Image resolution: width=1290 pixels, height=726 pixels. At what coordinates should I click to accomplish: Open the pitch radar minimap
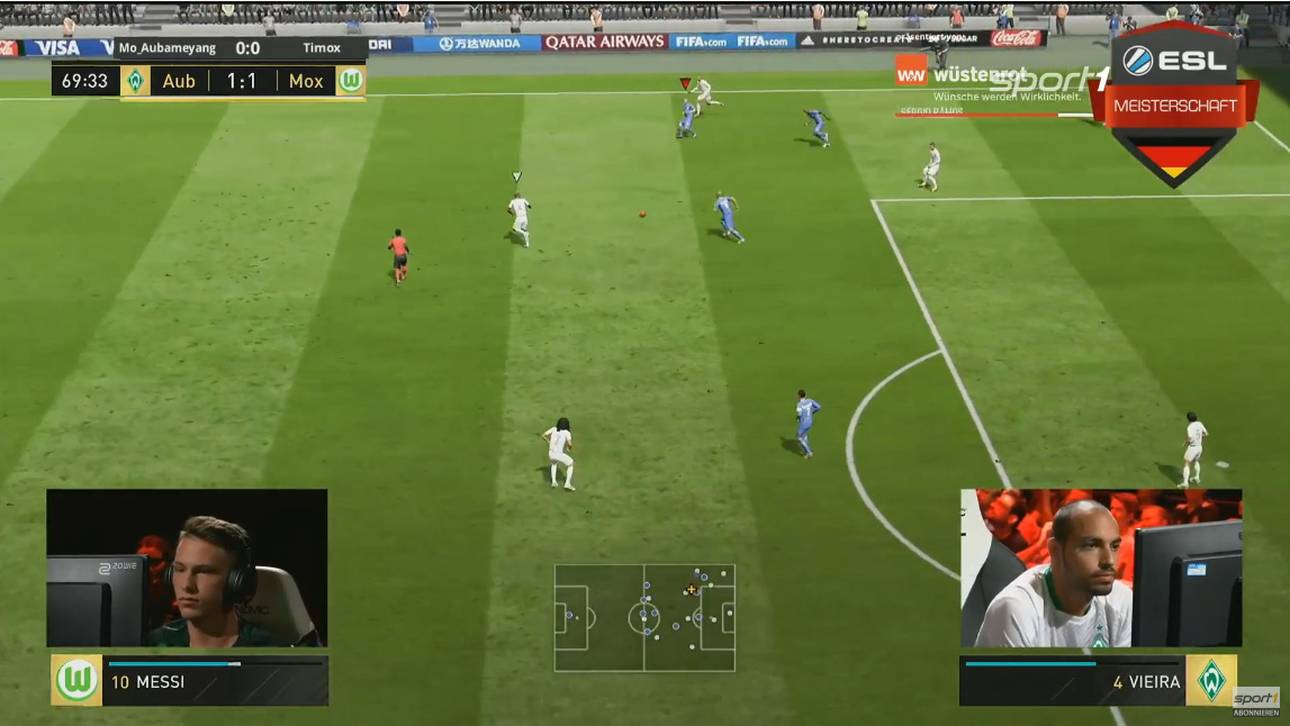645,616
